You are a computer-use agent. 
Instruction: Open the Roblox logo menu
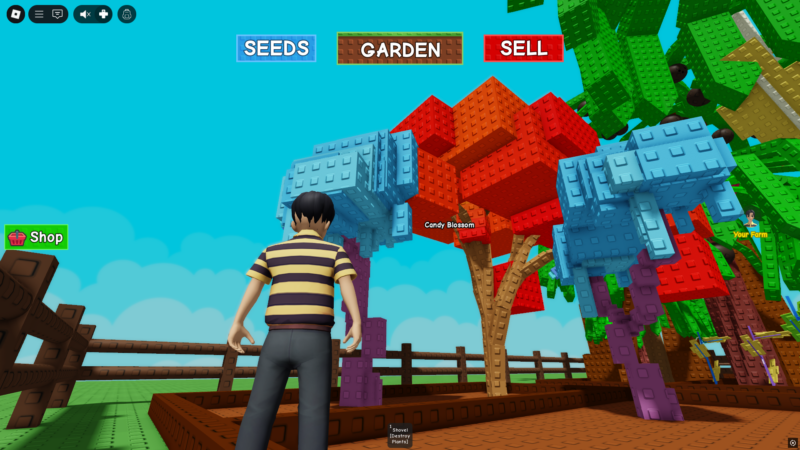click(x=15, y=14)
